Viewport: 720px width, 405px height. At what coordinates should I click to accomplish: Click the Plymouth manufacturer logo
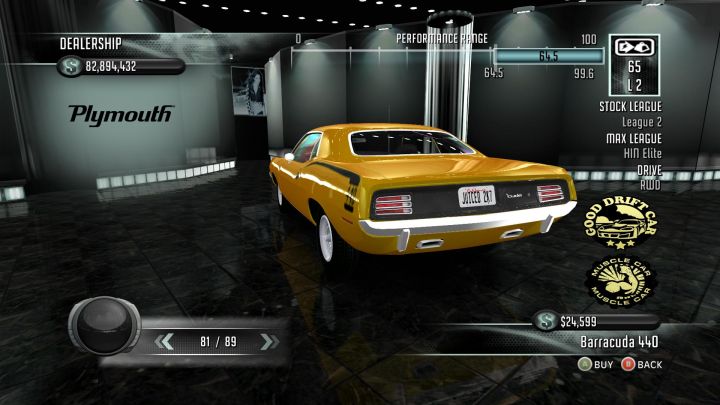click(121, 113)
